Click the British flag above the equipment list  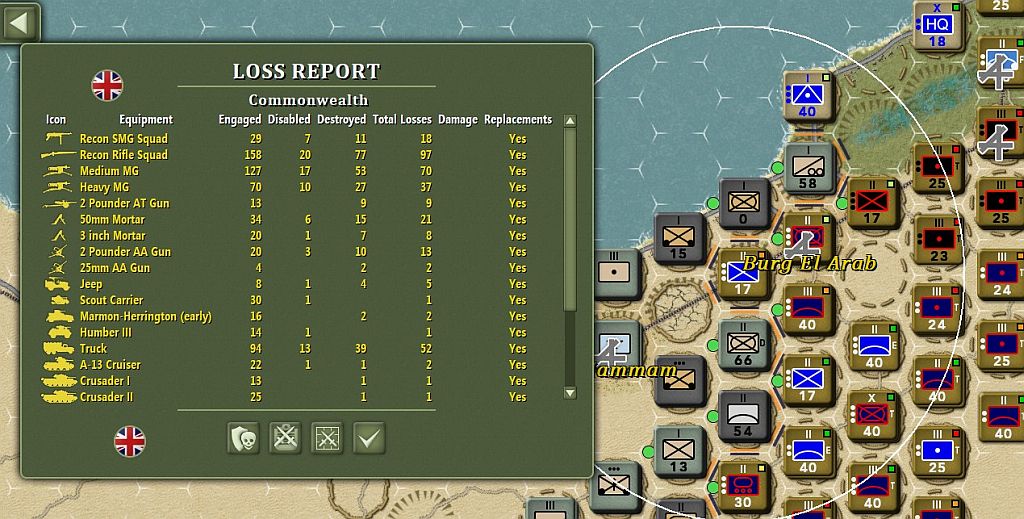pos(107,86)
